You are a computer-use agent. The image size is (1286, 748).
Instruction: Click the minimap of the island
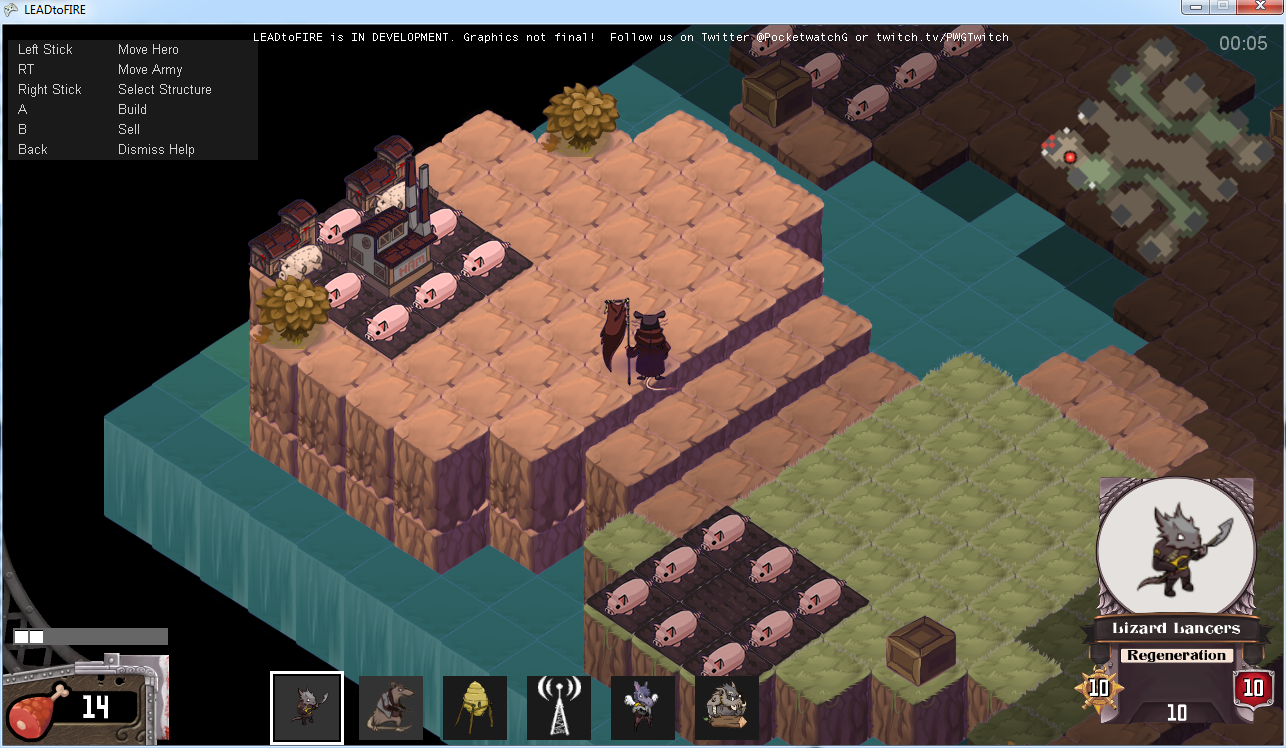click(x=1160, y=150)
